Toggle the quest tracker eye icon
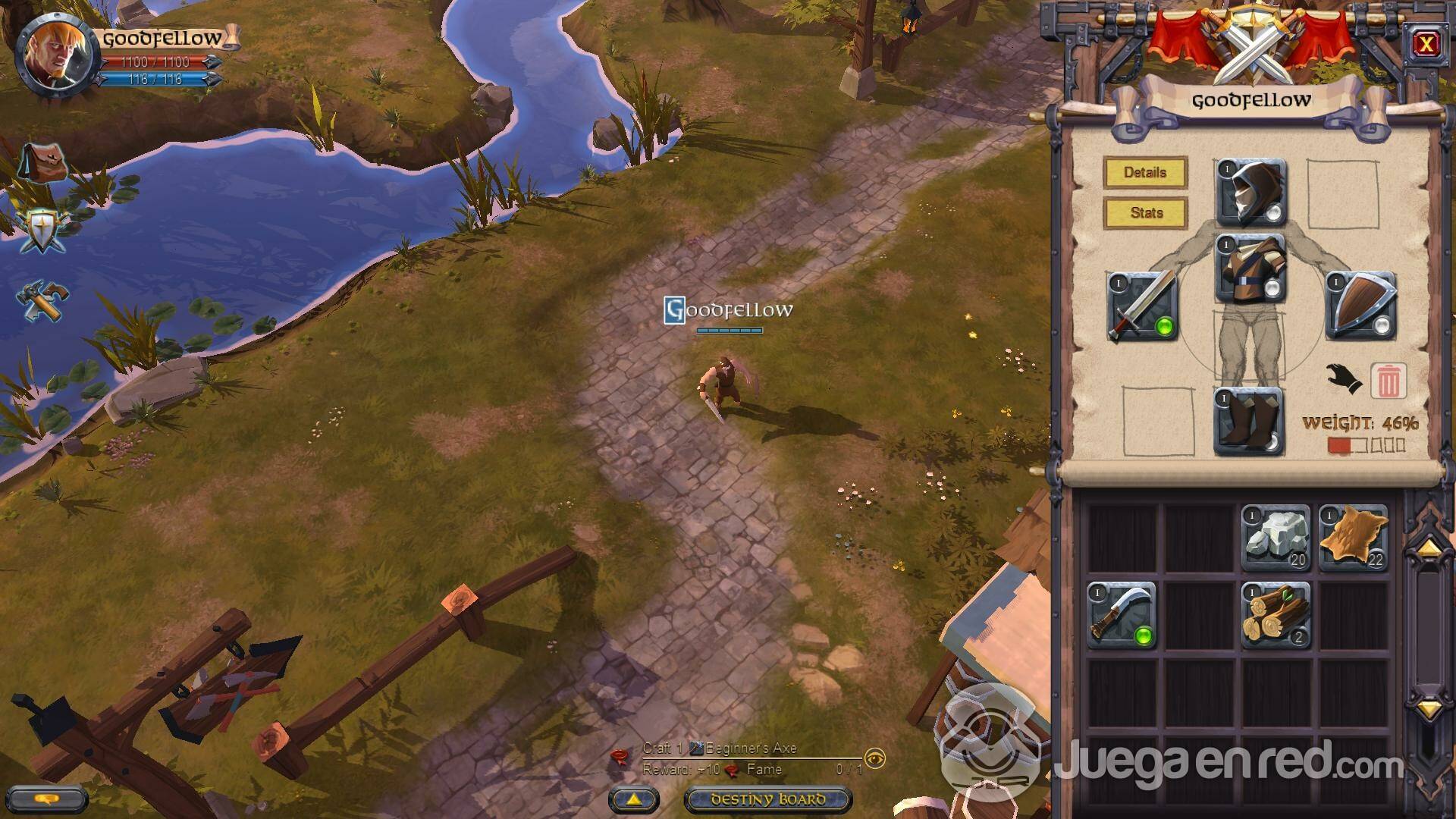Image resolution: width=1456 pixels, height=819 pixels. [875, 758]
